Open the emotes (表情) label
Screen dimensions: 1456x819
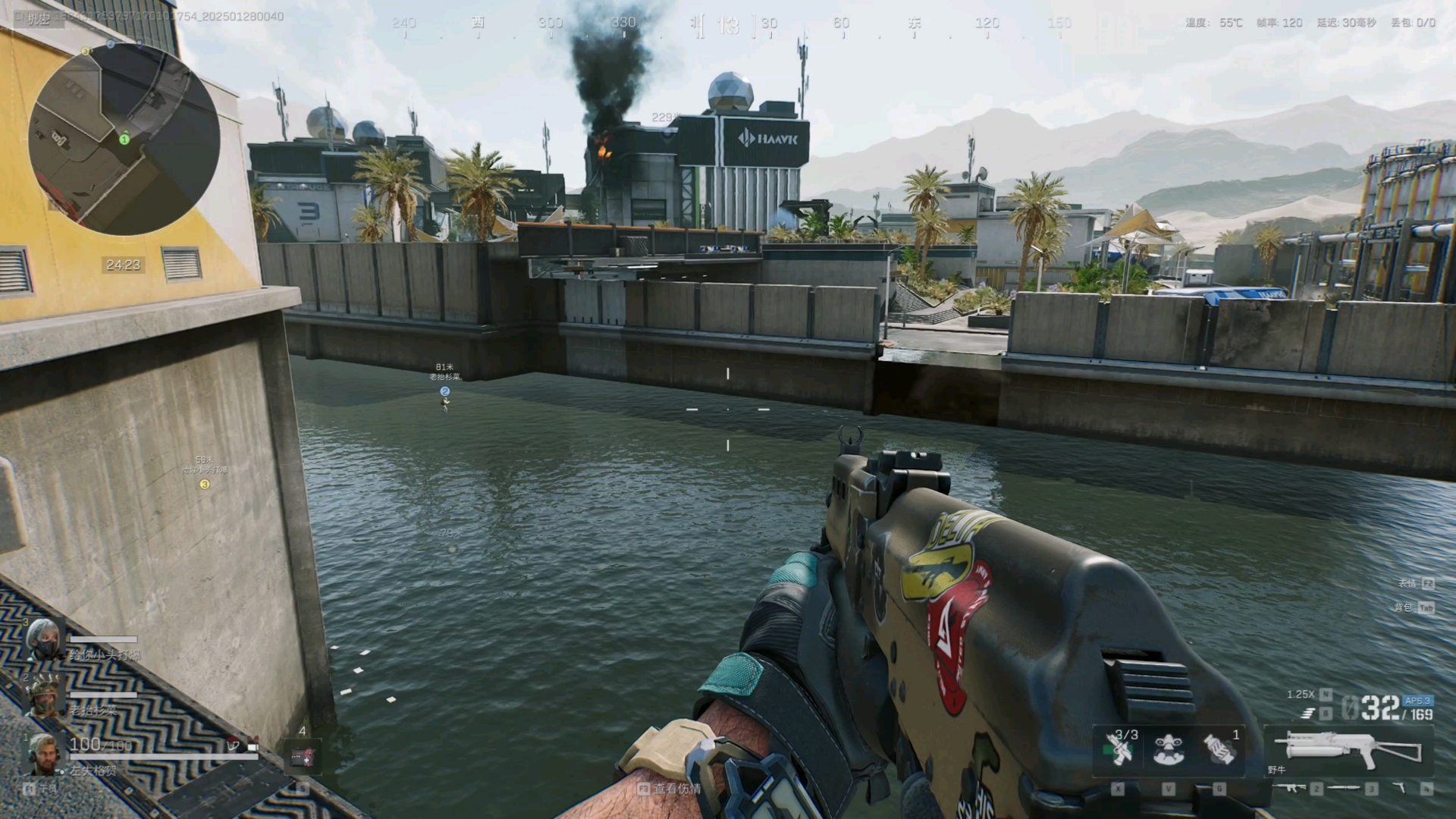(1408, 583)
